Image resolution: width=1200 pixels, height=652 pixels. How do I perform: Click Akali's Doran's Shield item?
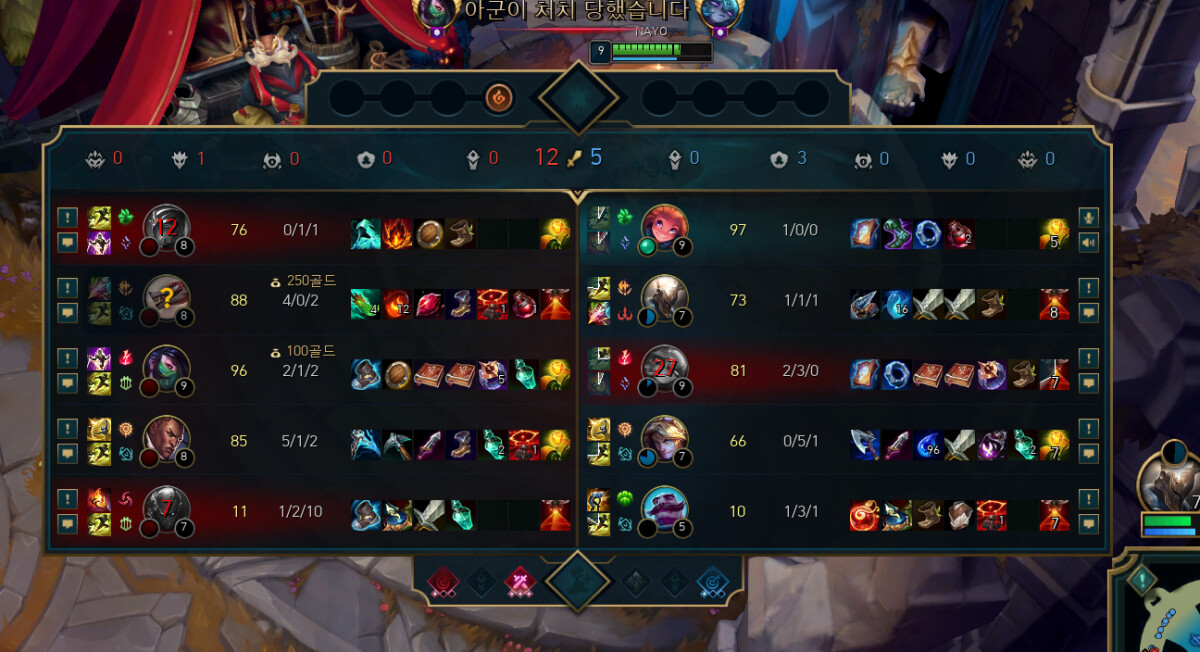(397, 374)
